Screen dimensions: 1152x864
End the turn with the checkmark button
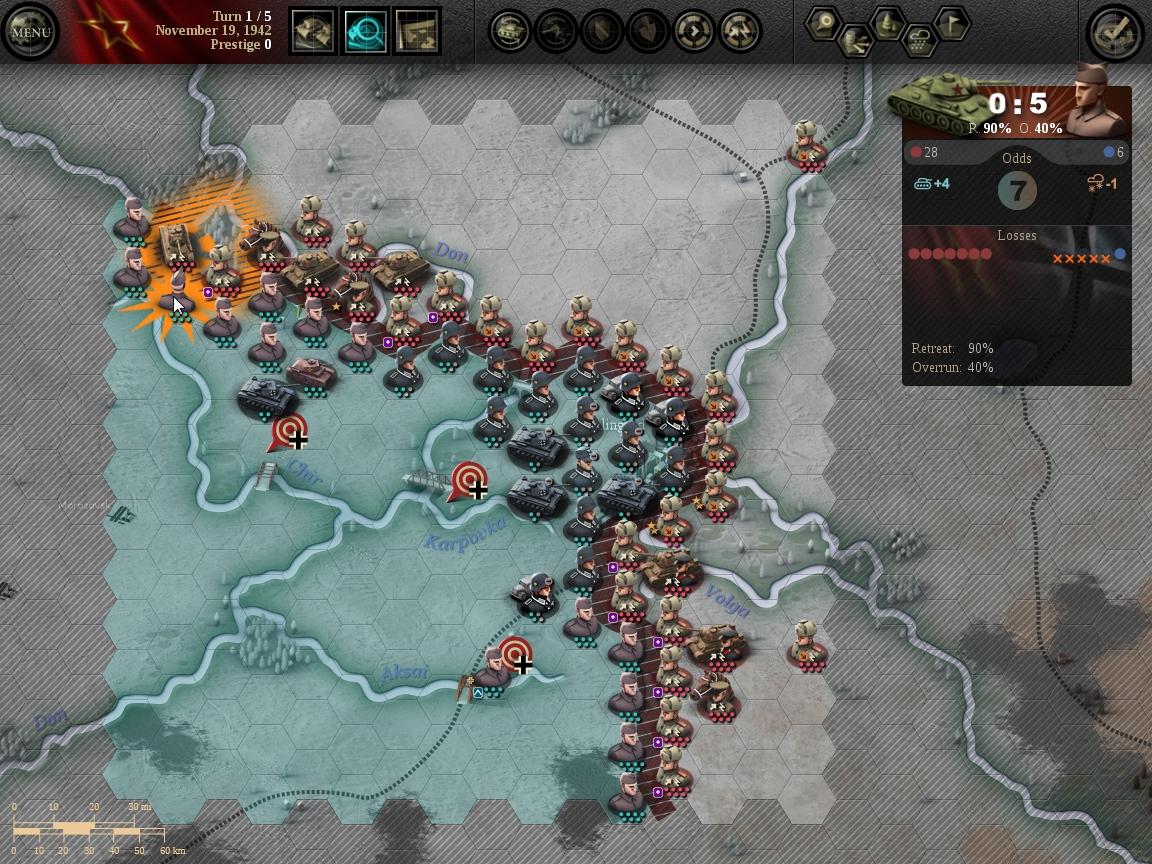(x=1115, y=32)
